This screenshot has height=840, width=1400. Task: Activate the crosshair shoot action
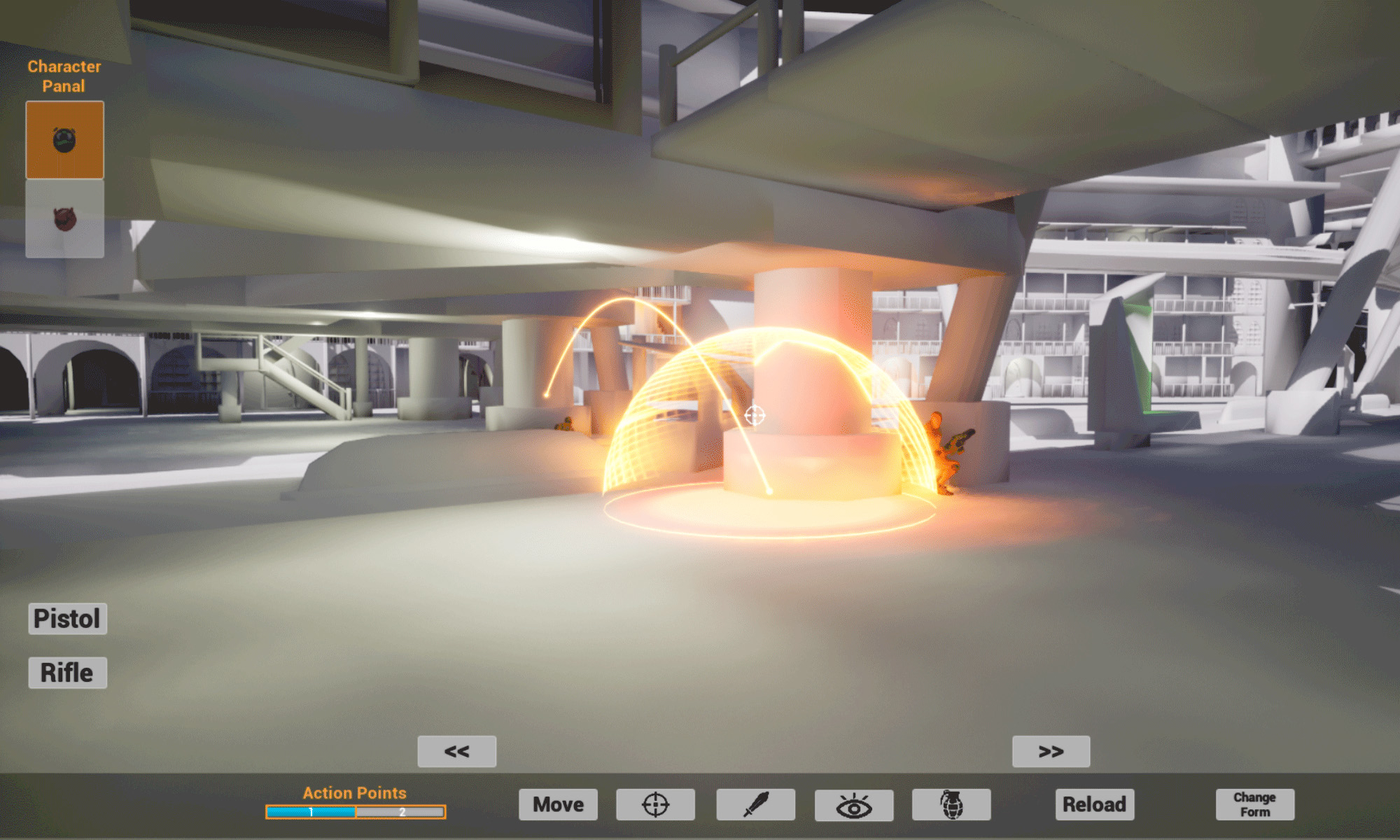coord(655,804)
